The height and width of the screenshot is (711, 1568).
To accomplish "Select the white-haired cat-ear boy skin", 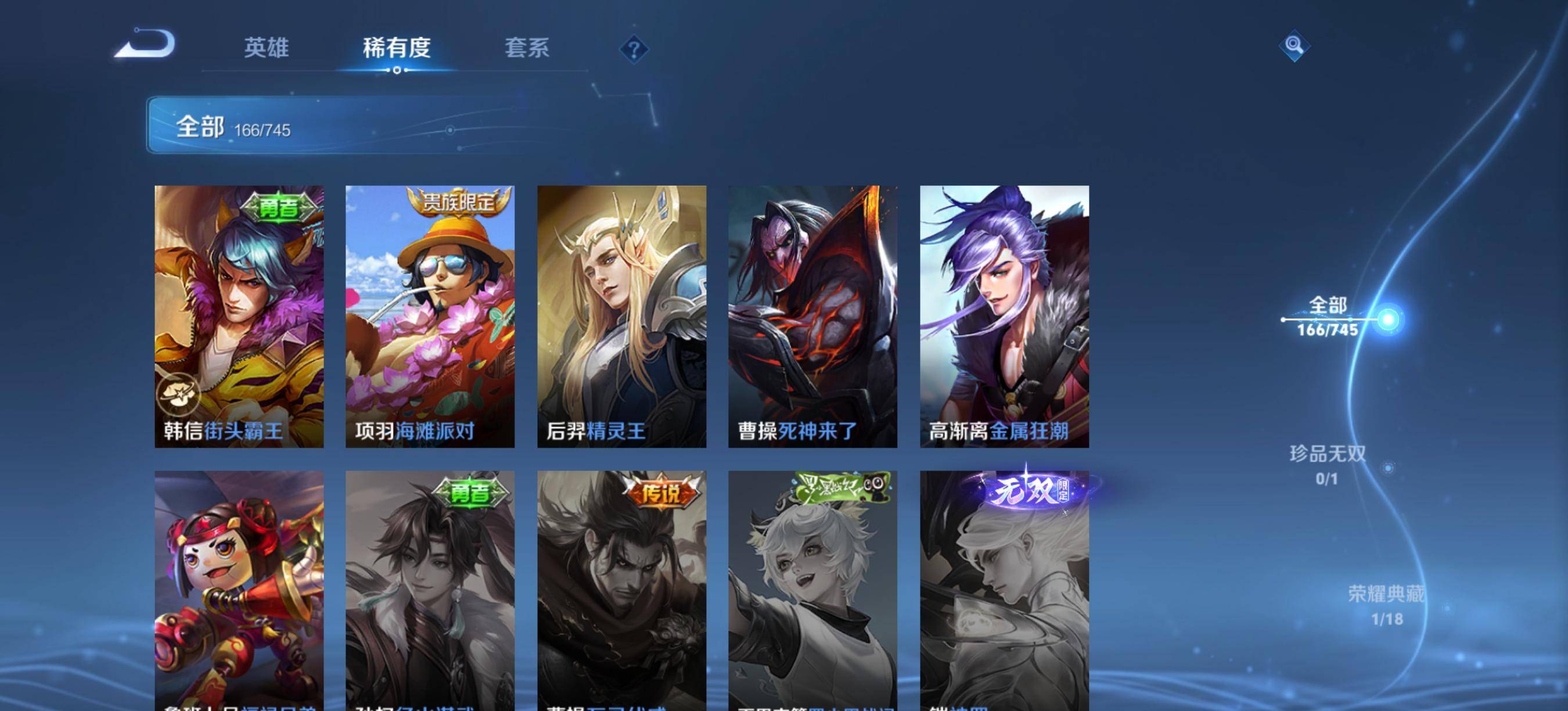I will coord(812,591).
